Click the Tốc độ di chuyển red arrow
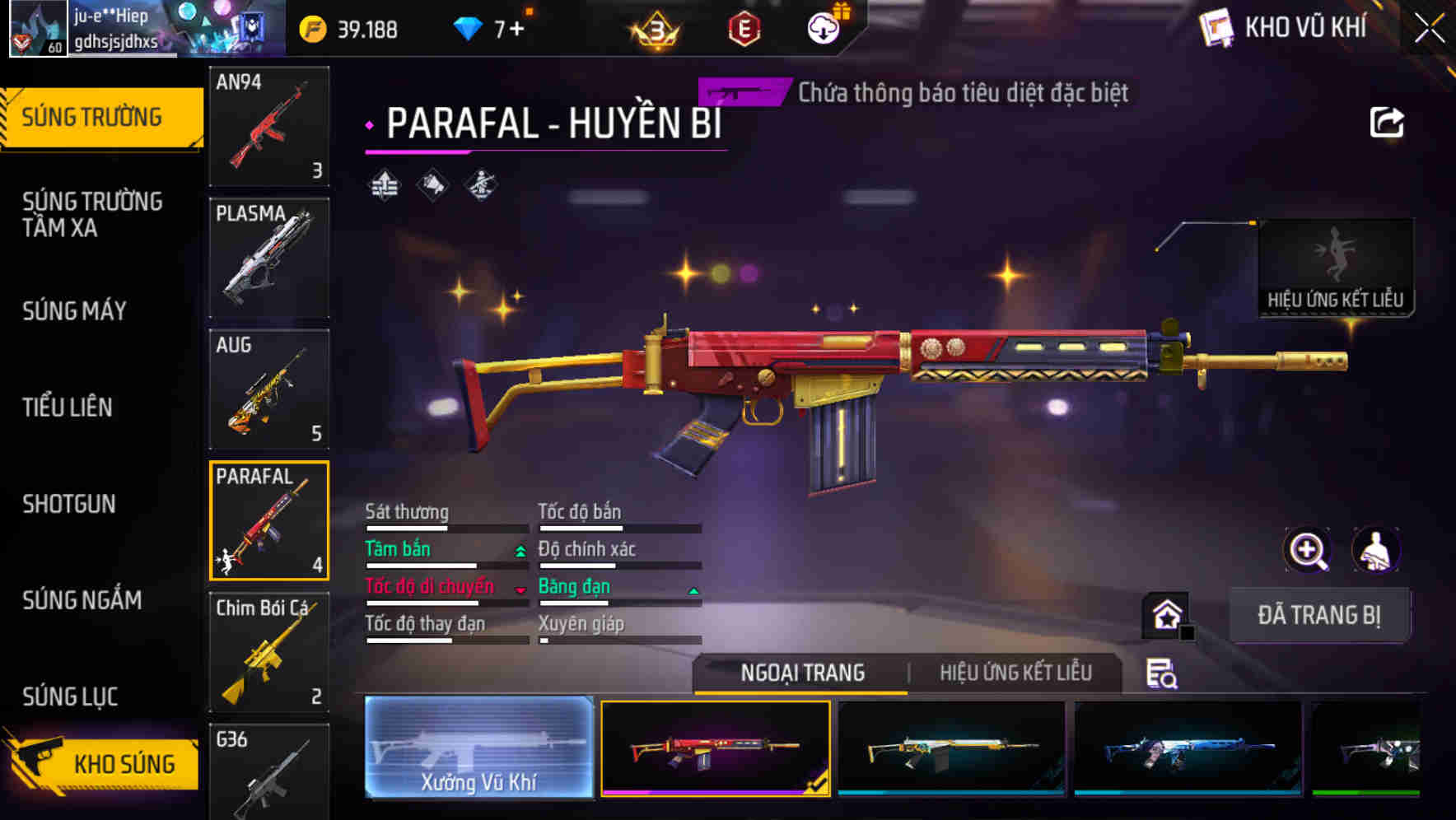1456x820 pixels. [x=519, y=589]
